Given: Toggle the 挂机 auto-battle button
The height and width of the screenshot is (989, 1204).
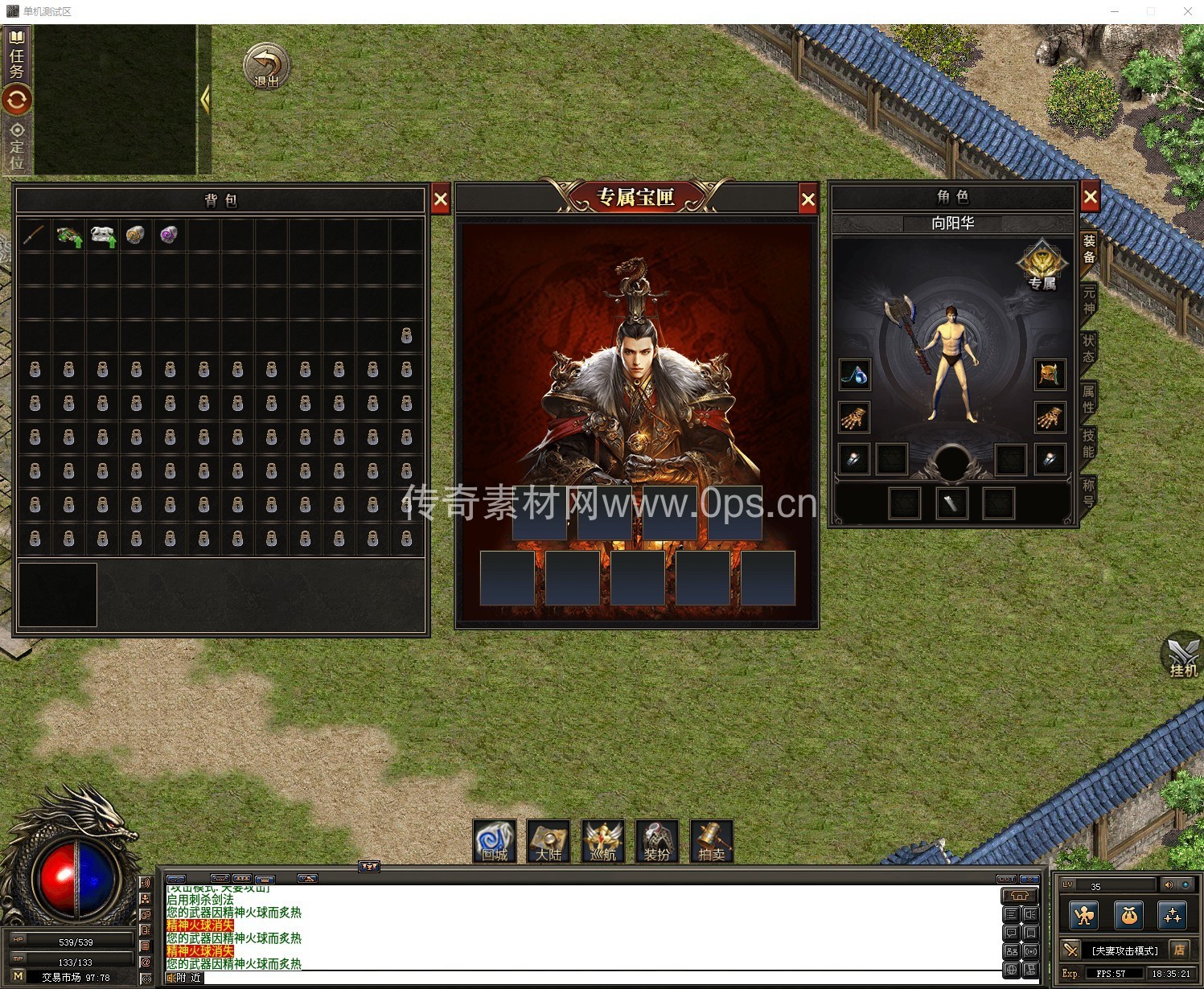Looking at the screenshot, I should coord(1182,655).
